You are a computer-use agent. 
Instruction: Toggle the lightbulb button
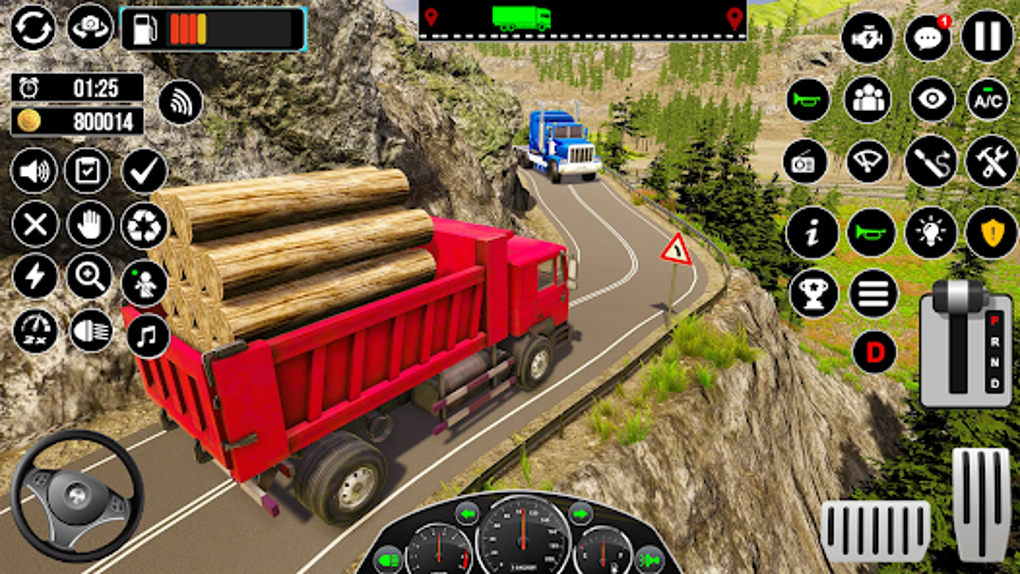(x=931, y=233)
